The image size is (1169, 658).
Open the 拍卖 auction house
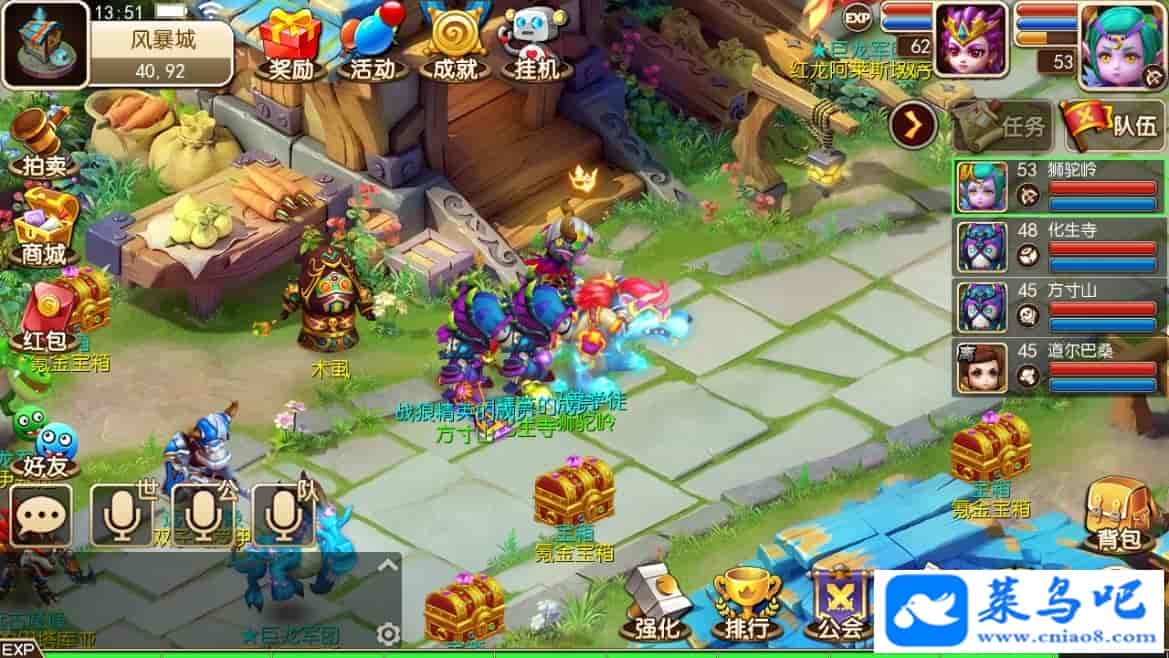tap(42, 143)
